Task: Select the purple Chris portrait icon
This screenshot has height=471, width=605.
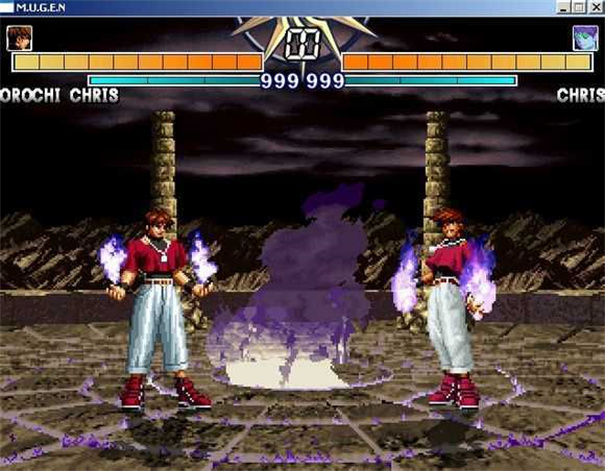Action: pos(584,38)
